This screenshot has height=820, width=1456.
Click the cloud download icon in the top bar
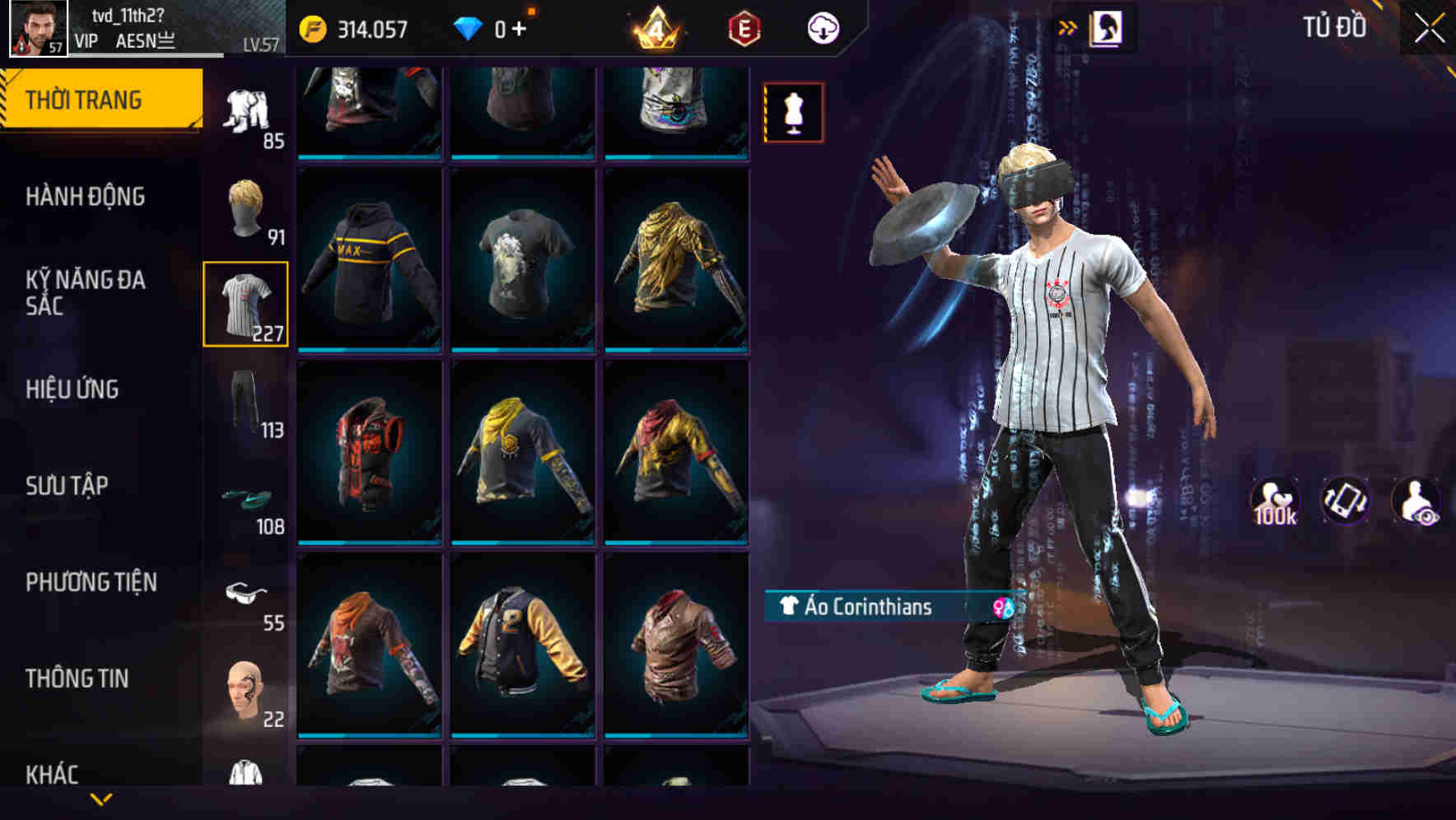click(x=822, y=27)
